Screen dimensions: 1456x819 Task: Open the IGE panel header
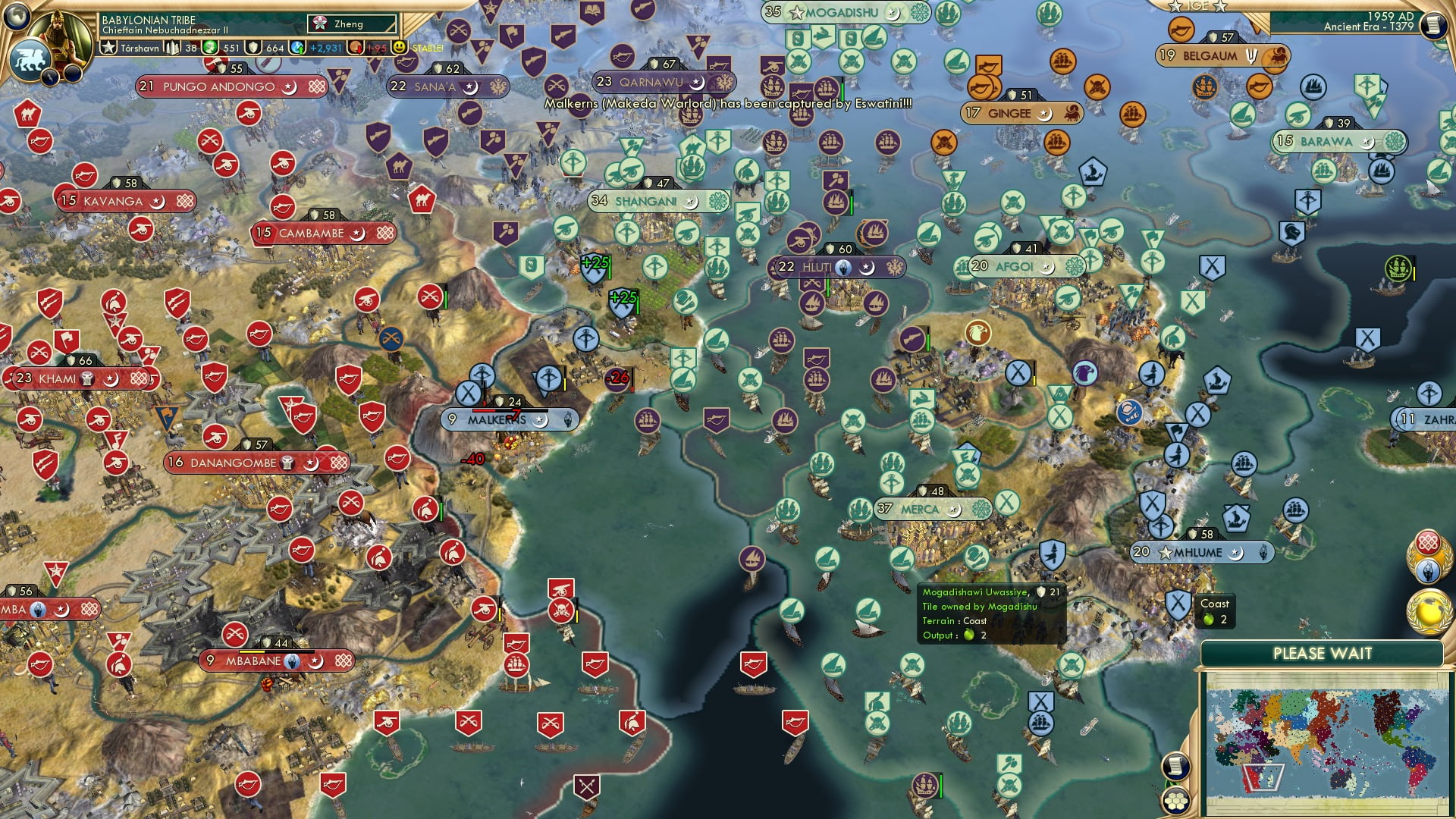tap(1198, 6)
